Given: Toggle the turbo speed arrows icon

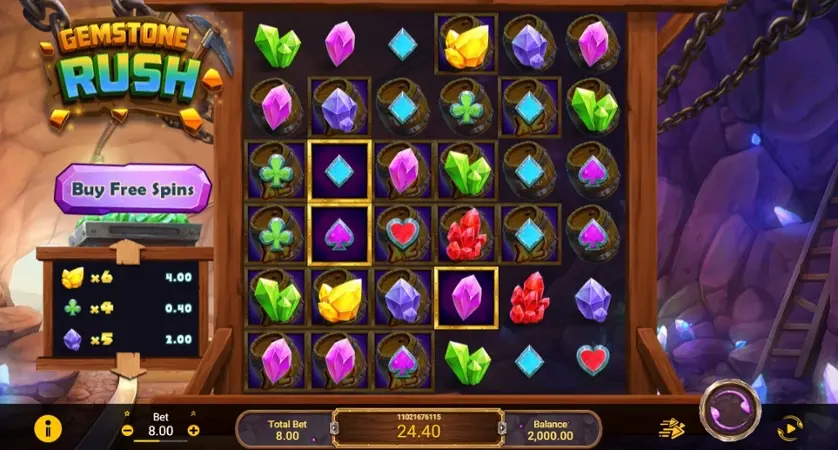Looking at the screenshot, I should [671, 429].
